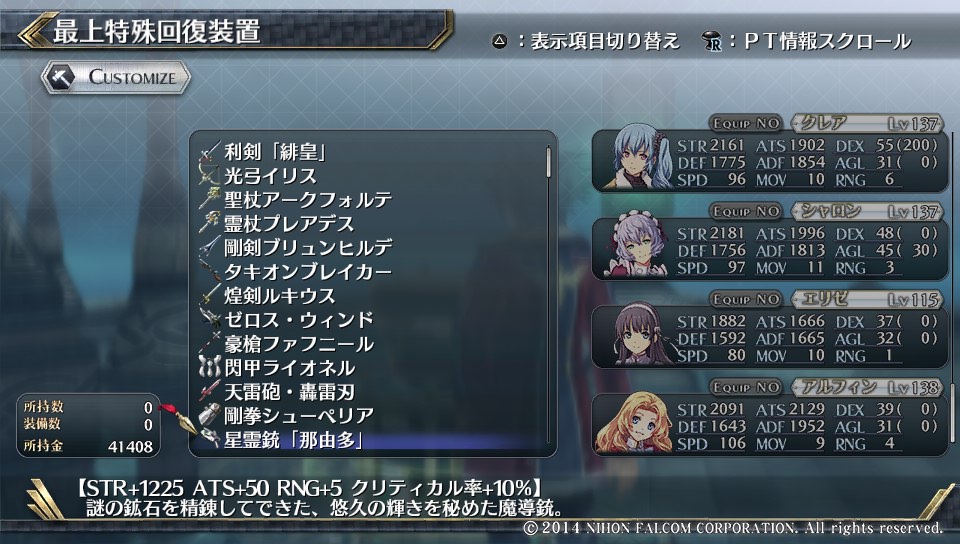Pick ゼロス・ウィンド in the list
Screen dimensions: 960x544
(299, 320)
